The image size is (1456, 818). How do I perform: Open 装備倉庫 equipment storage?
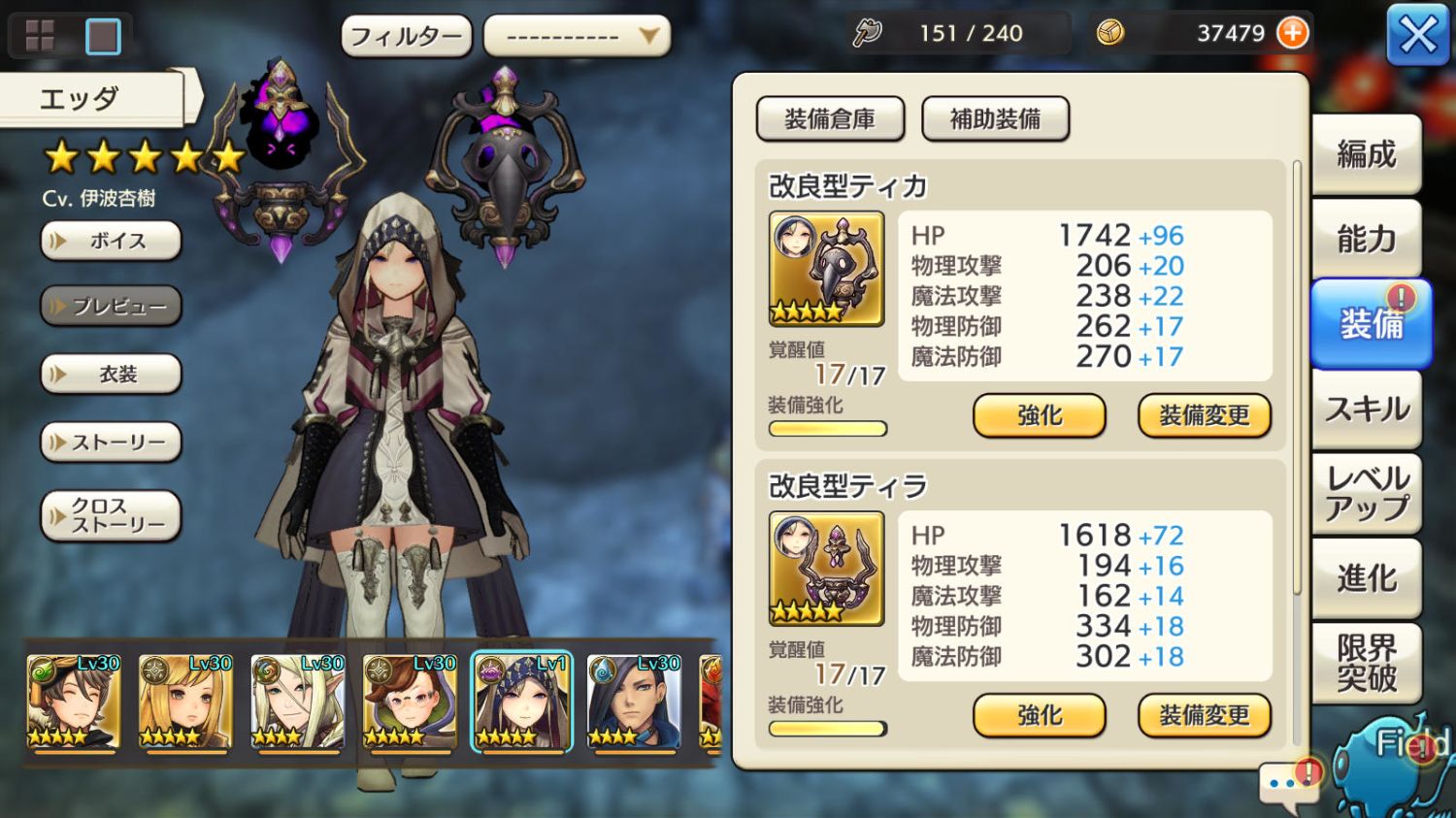(x=830, y=119)
